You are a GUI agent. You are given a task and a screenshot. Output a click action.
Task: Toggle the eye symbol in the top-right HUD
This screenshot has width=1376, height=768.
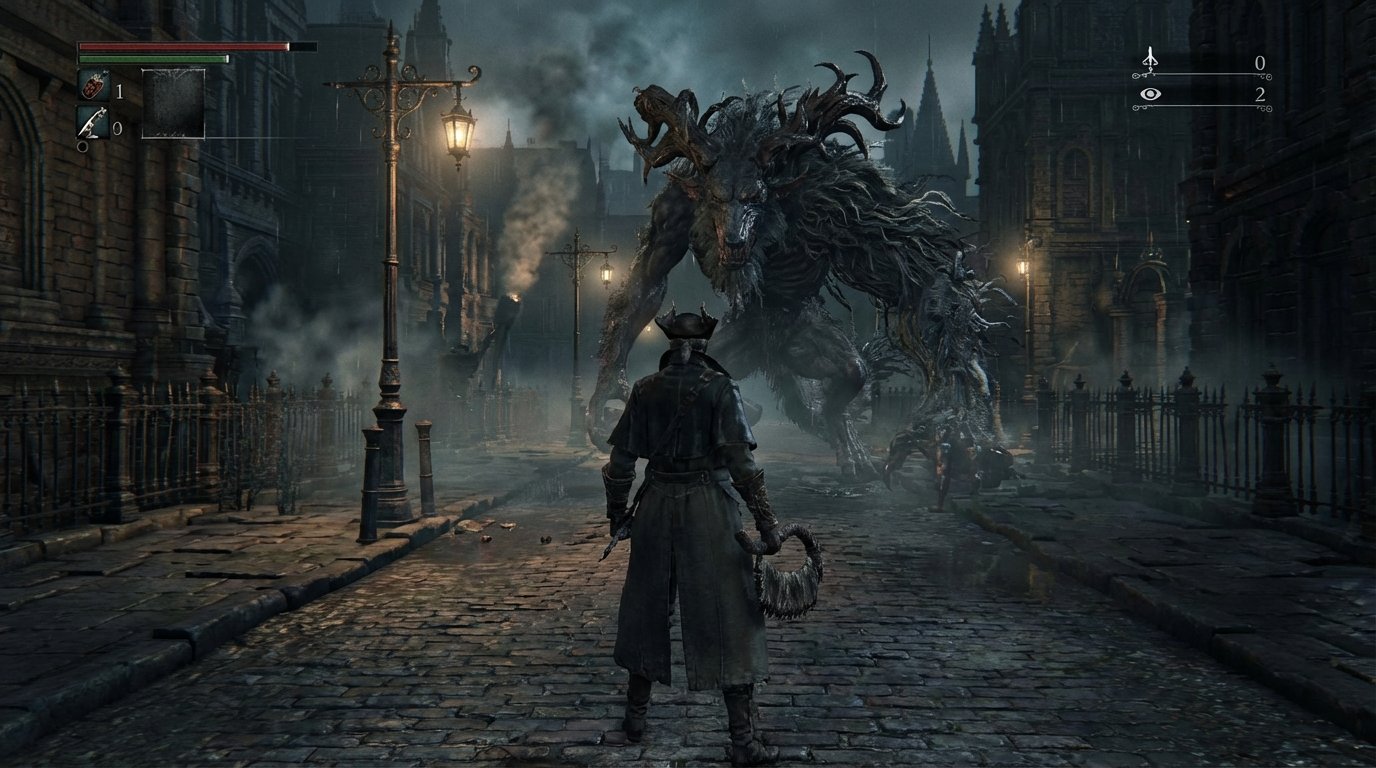(1151, 93)
